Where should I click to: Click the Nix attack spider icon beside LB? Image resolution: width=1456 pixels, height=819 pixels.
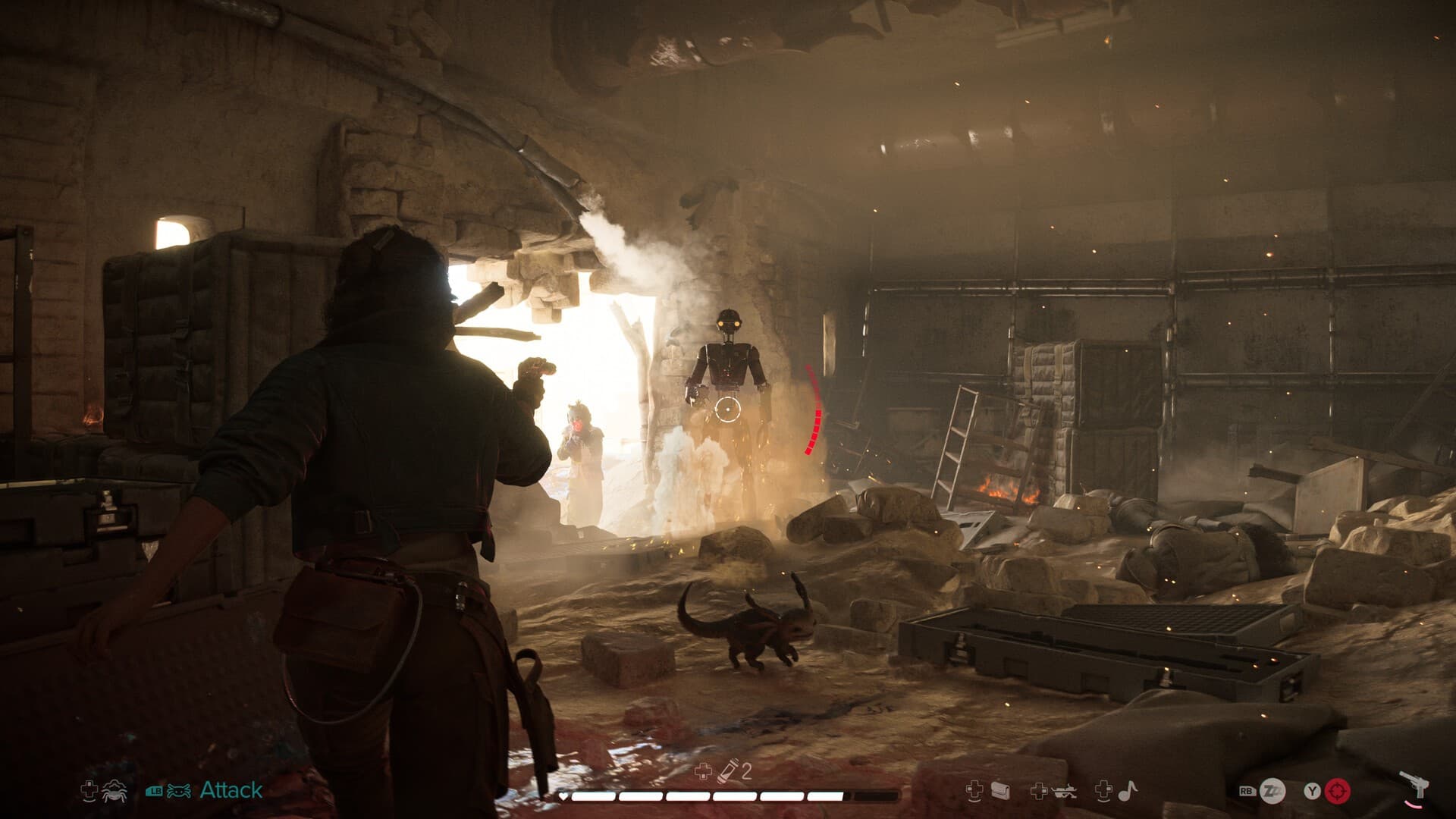click(x=180, y=791)
